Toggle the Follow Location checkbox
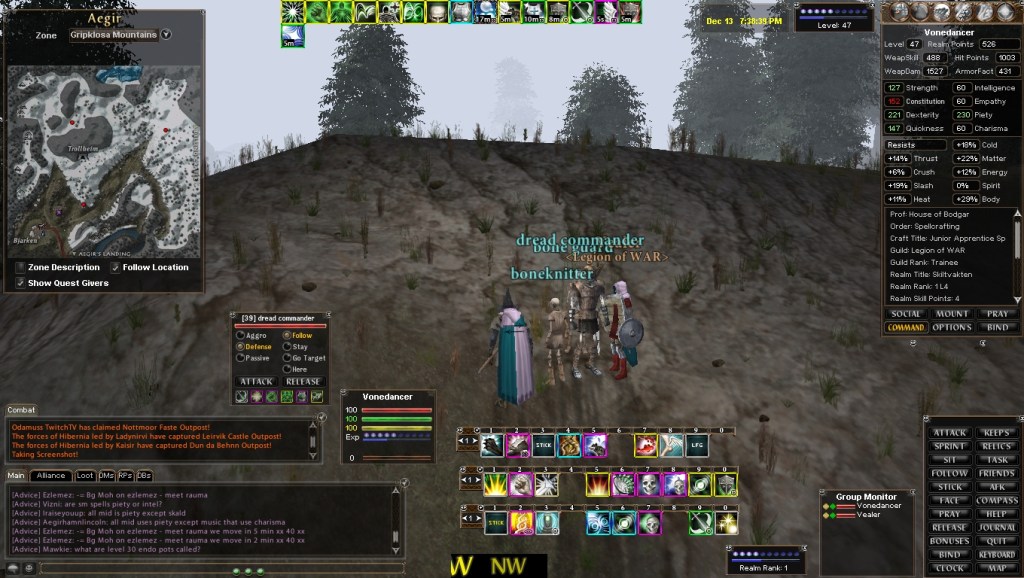 (116, 267)
